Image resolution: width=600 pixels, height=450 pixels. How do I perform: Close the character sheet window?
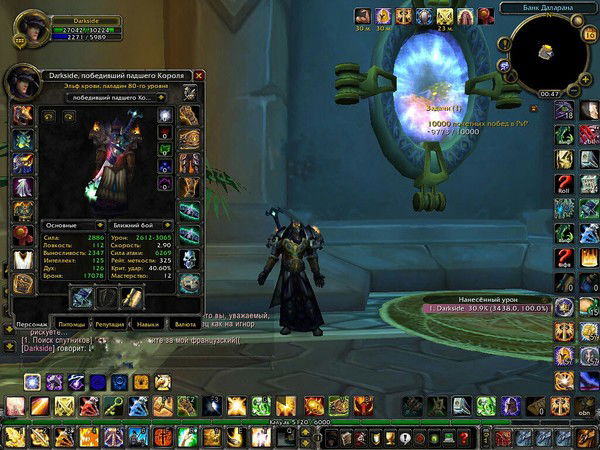(x=199, y=75)
